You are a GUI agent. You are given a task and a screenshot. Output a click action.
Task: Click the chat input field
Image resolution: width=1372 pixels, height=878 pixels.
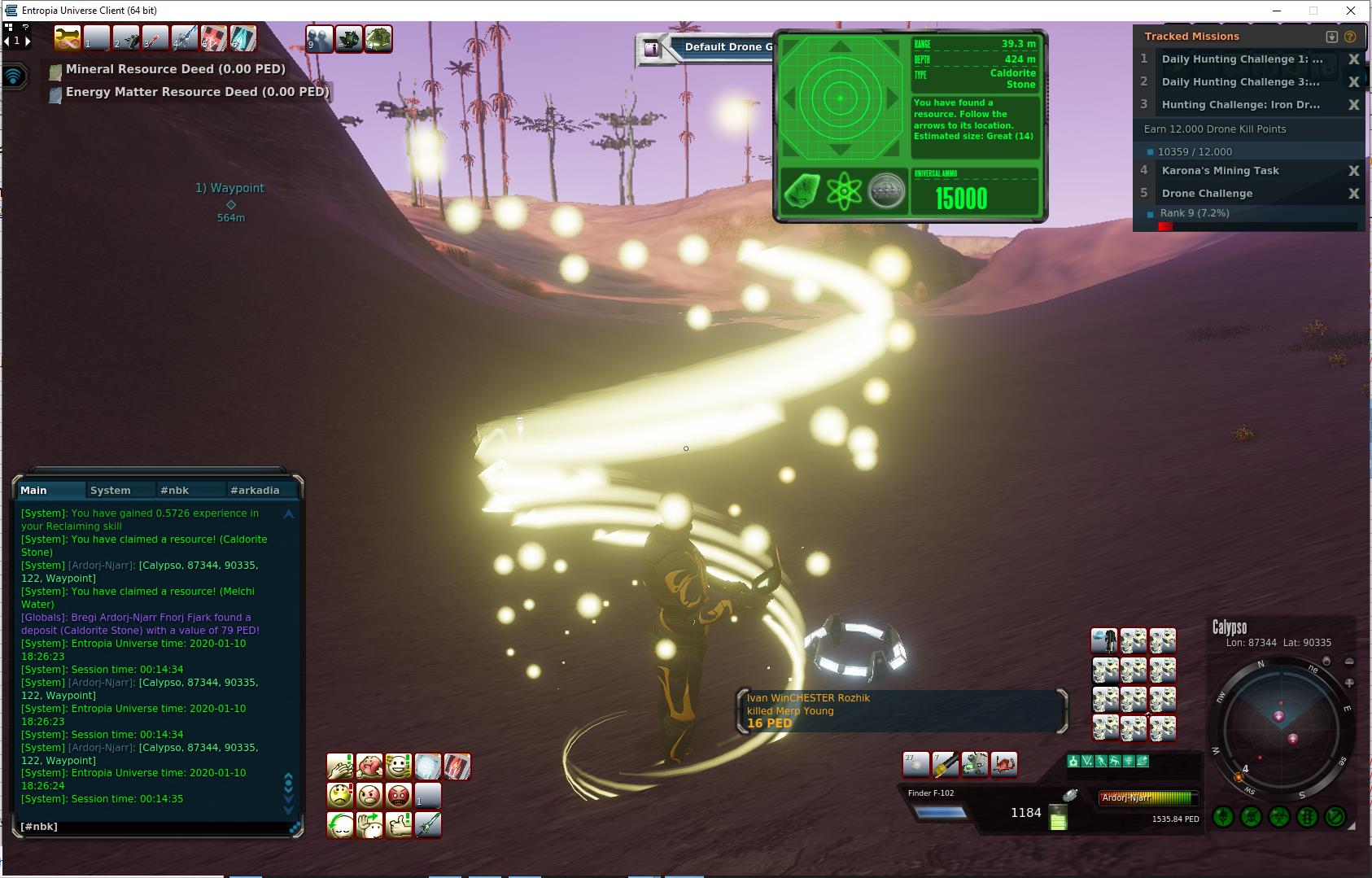tap(155, 827)
